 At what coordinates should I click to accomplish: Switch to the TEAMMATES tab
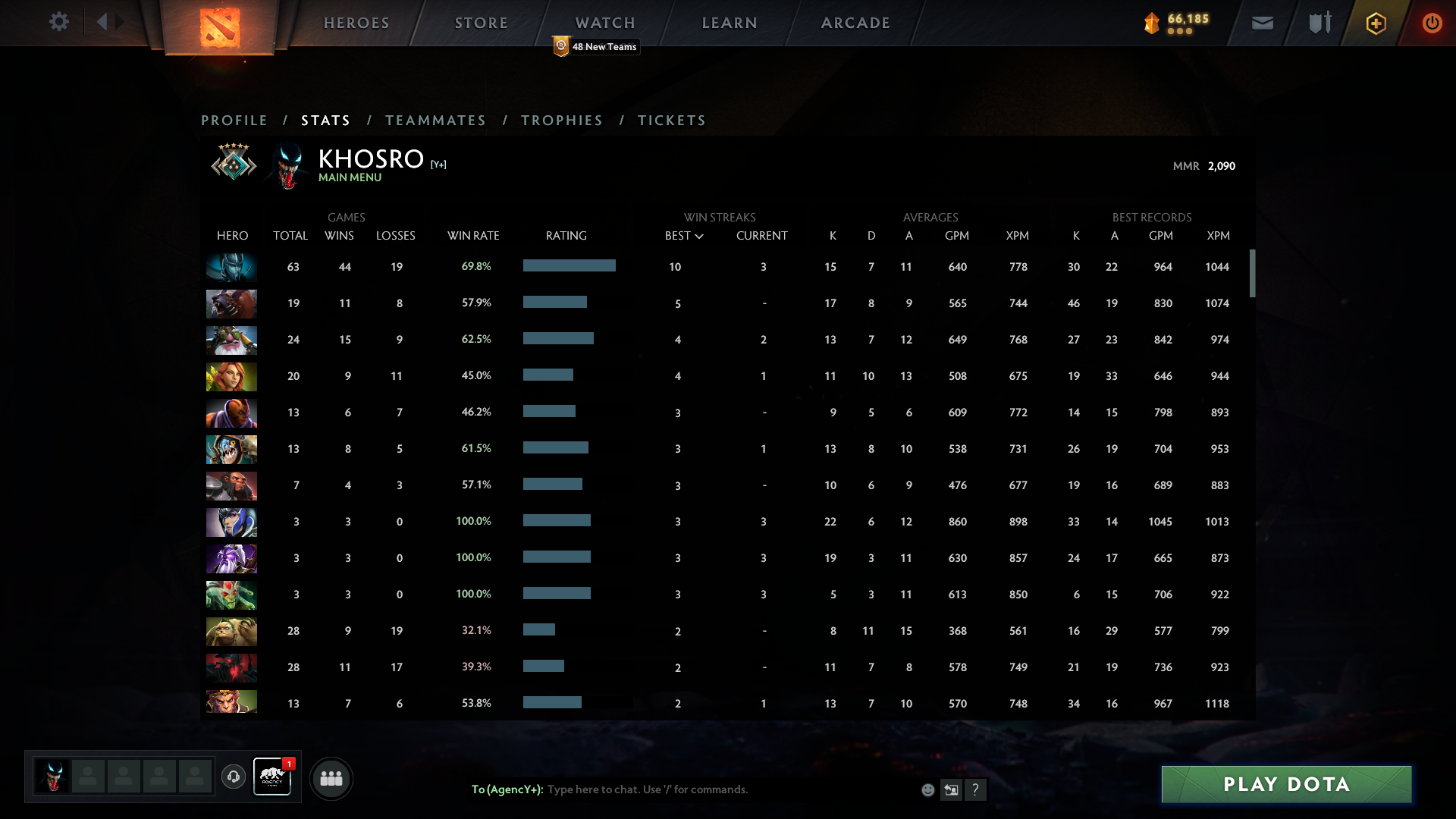[436, 120]
